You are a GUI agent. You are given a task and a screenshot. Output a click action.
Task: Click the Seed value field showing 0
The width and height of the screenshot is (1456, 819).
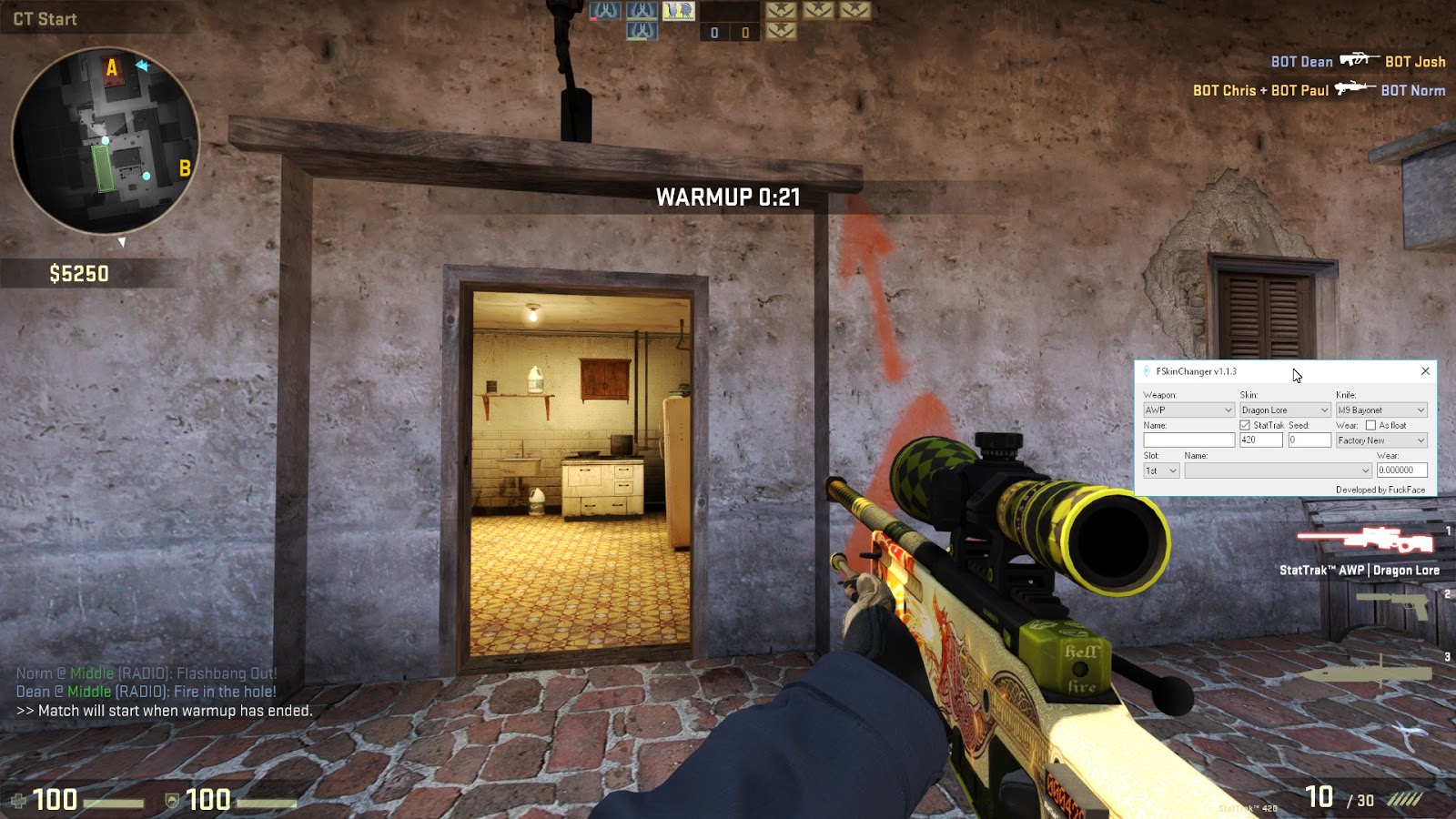pyautogui.click(x=1309, y=440)
